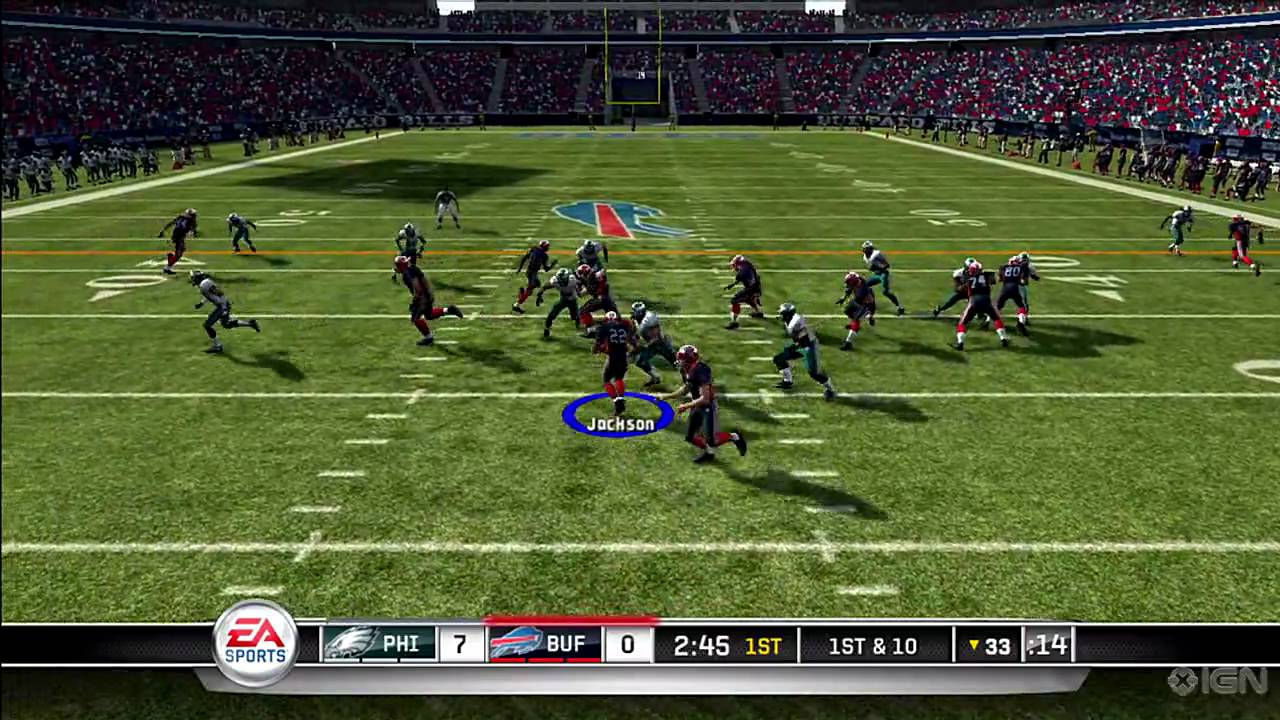Select the PHI label in the scoreboard
1280x720 pixels.
400,644
